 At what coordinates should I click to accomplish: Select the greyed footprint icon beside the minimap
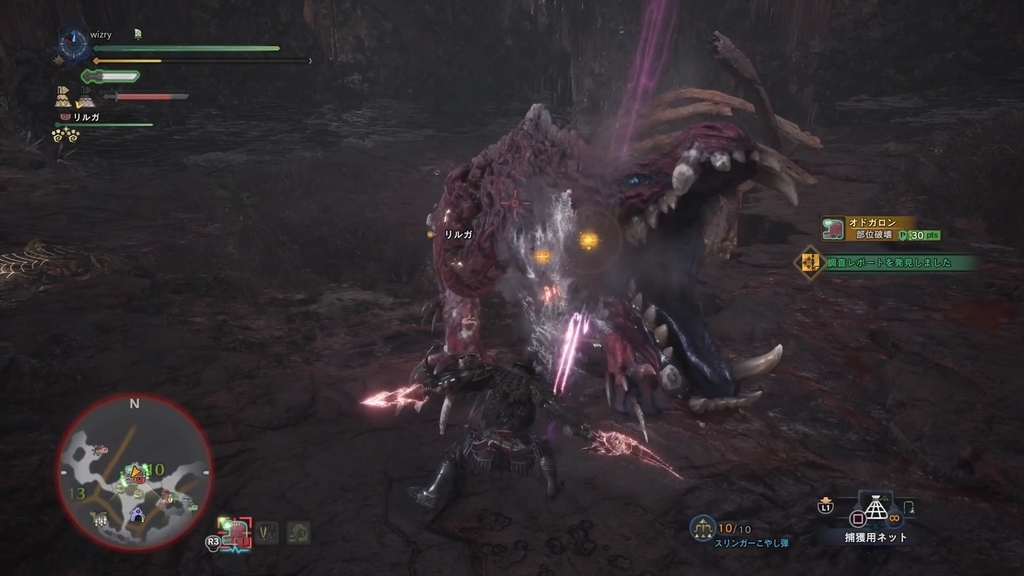(x=268, y=533)
